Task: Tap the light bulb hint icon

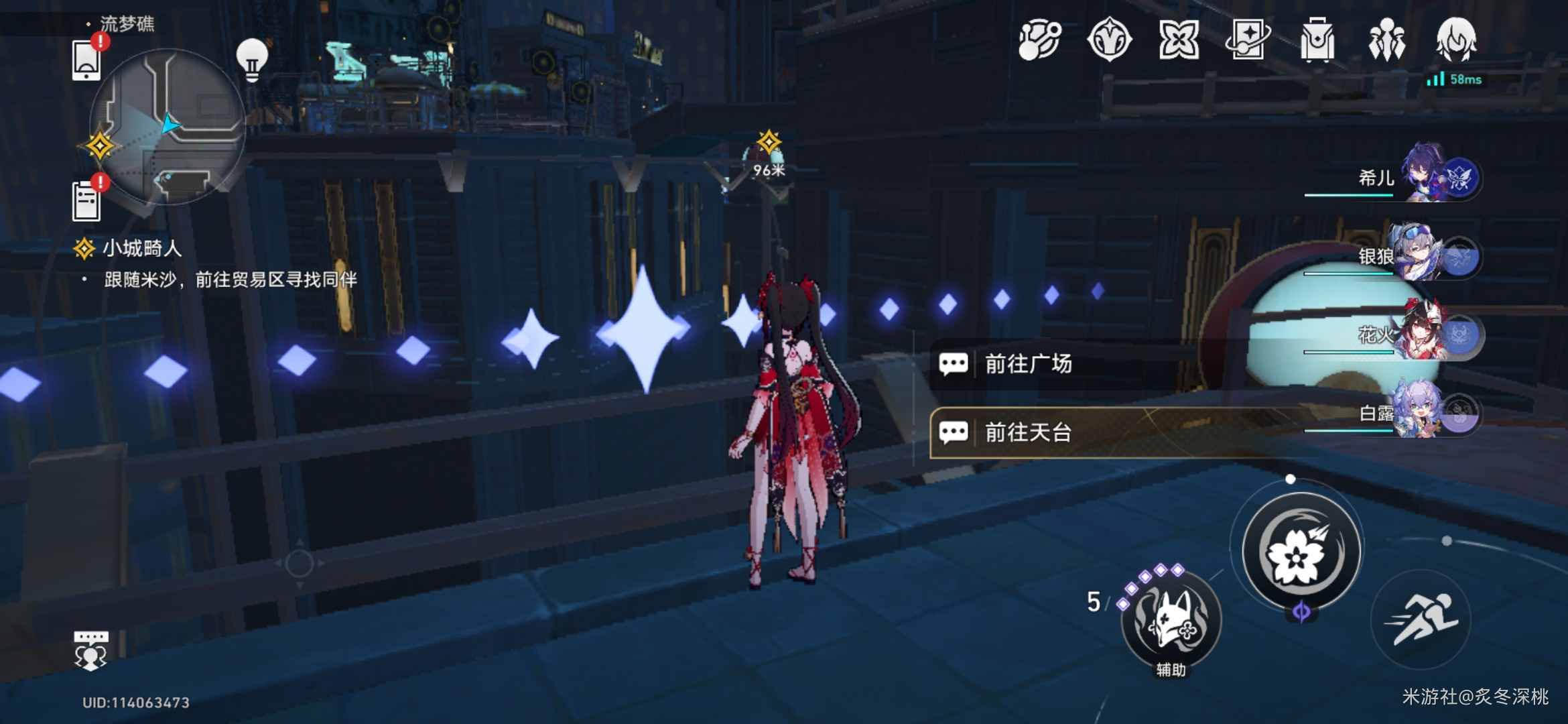Action: (252, 60)
